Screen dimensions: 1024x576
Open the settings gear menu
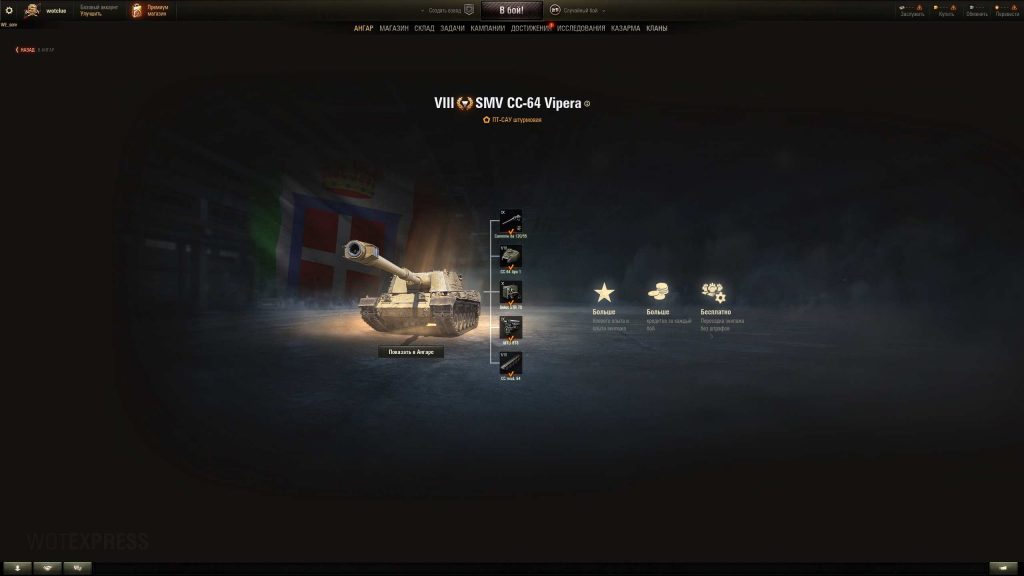tap(9, 10)
